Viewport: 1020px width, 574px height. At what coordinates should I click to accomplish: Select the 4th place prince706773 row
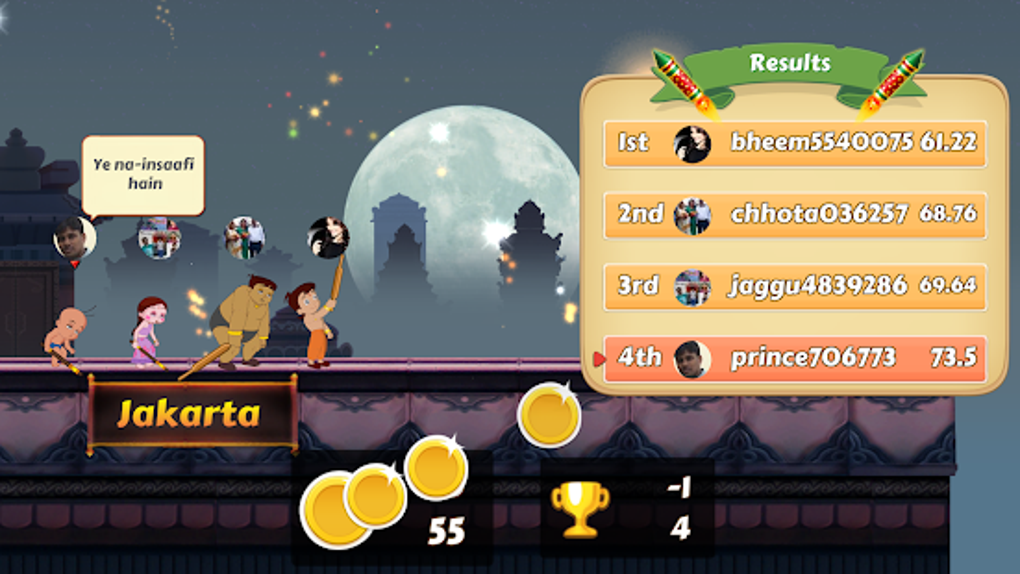pyautogui.click(x=795, y=358)
